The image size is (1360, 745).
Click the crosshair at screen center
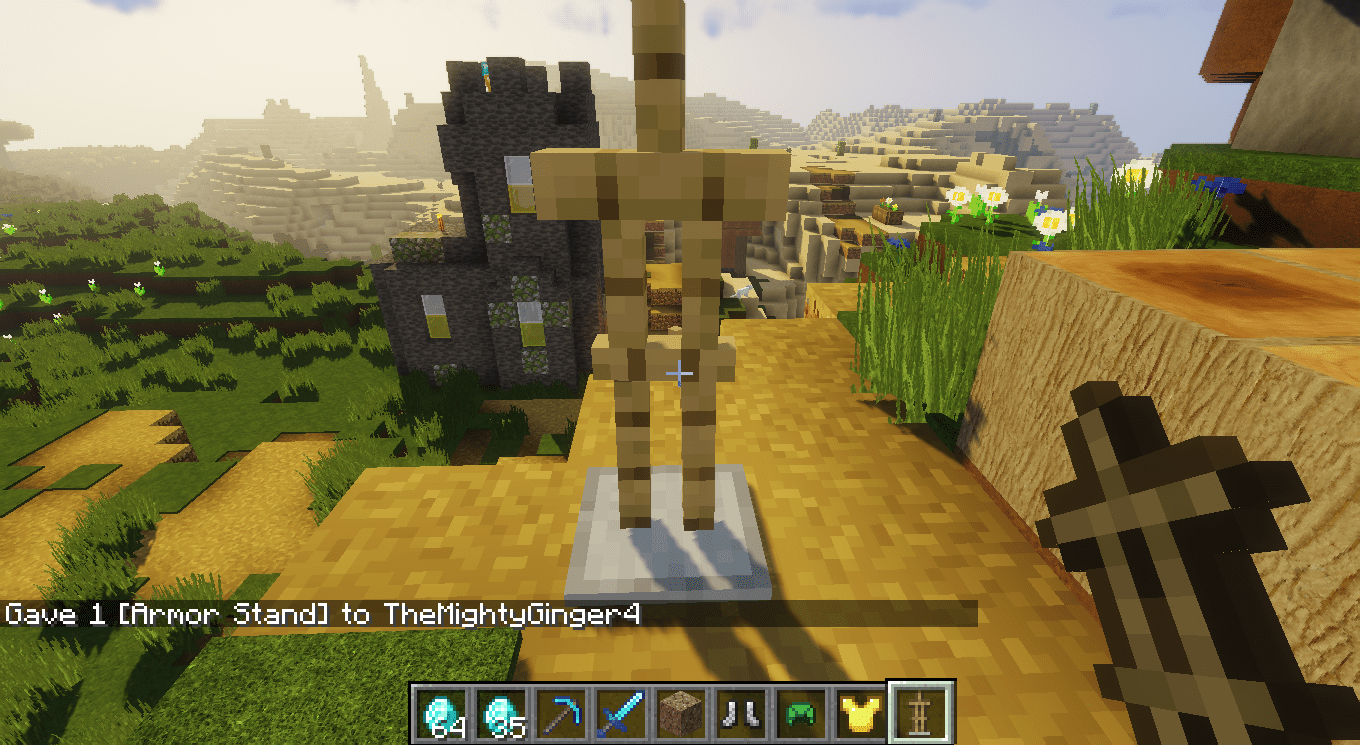click(x=679, y=372)
